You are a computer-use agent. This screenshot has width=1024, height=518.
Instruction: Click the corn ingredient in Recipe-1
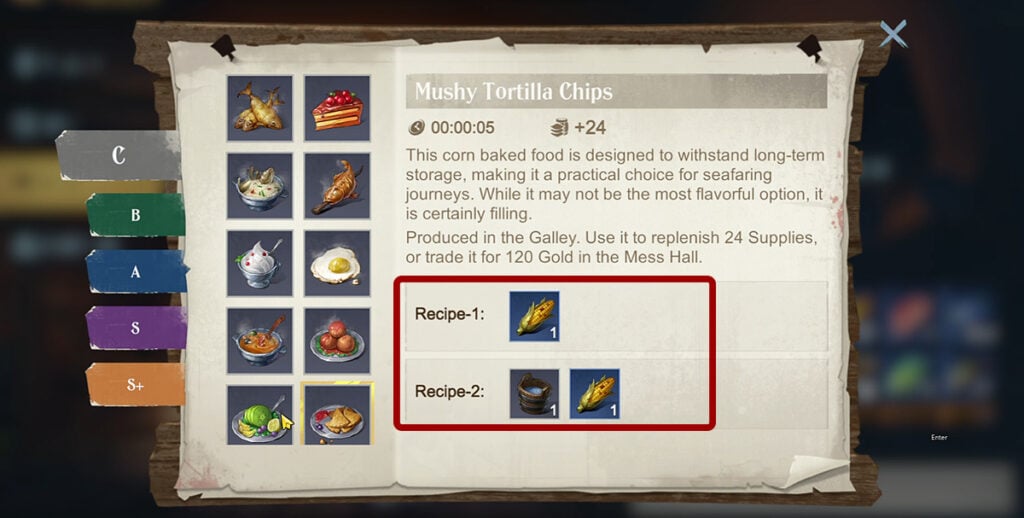(534, 316)
